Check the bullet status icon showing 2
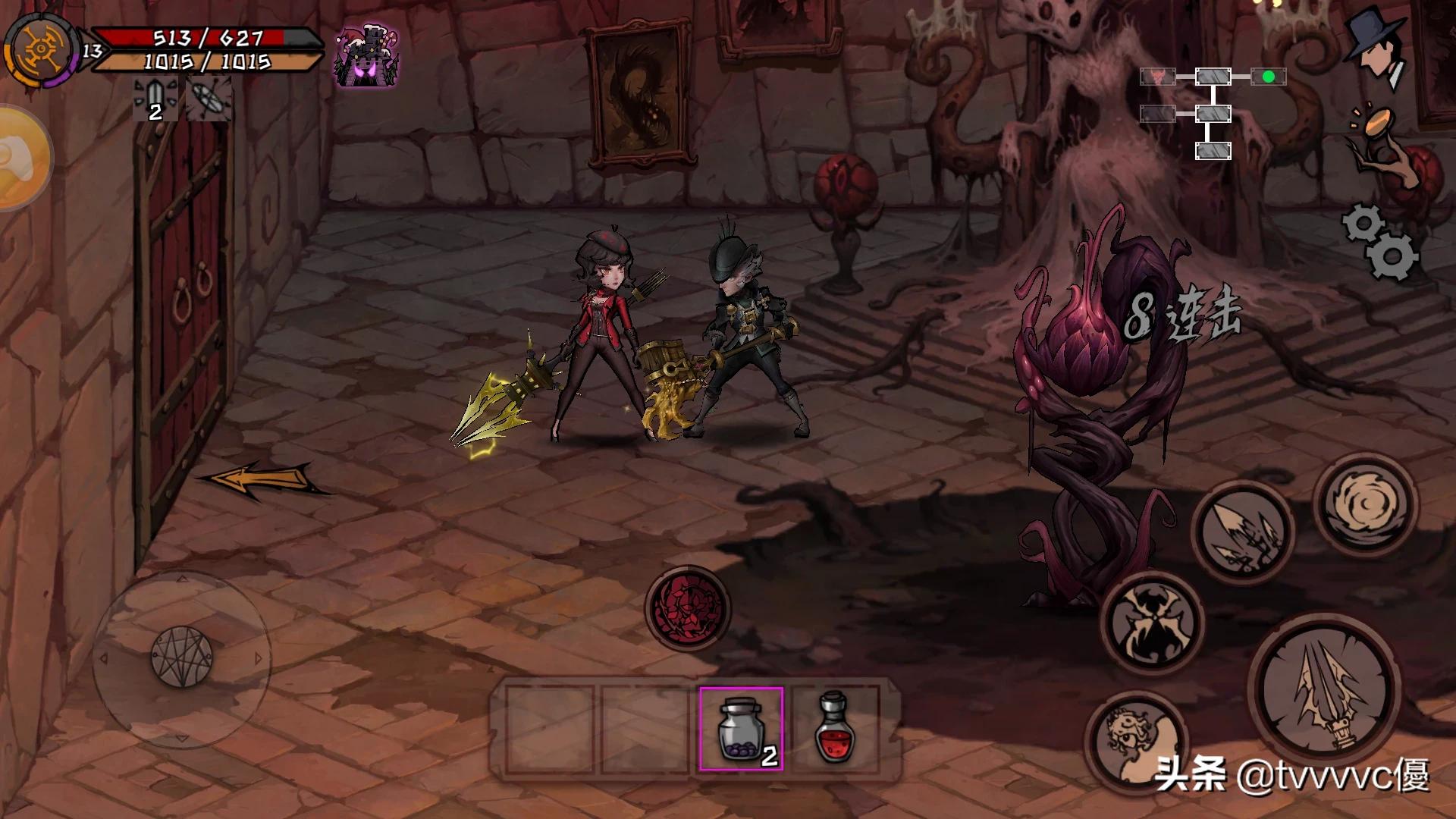The height and width of the screenshot is (819, 1456). tap(155, 99)
